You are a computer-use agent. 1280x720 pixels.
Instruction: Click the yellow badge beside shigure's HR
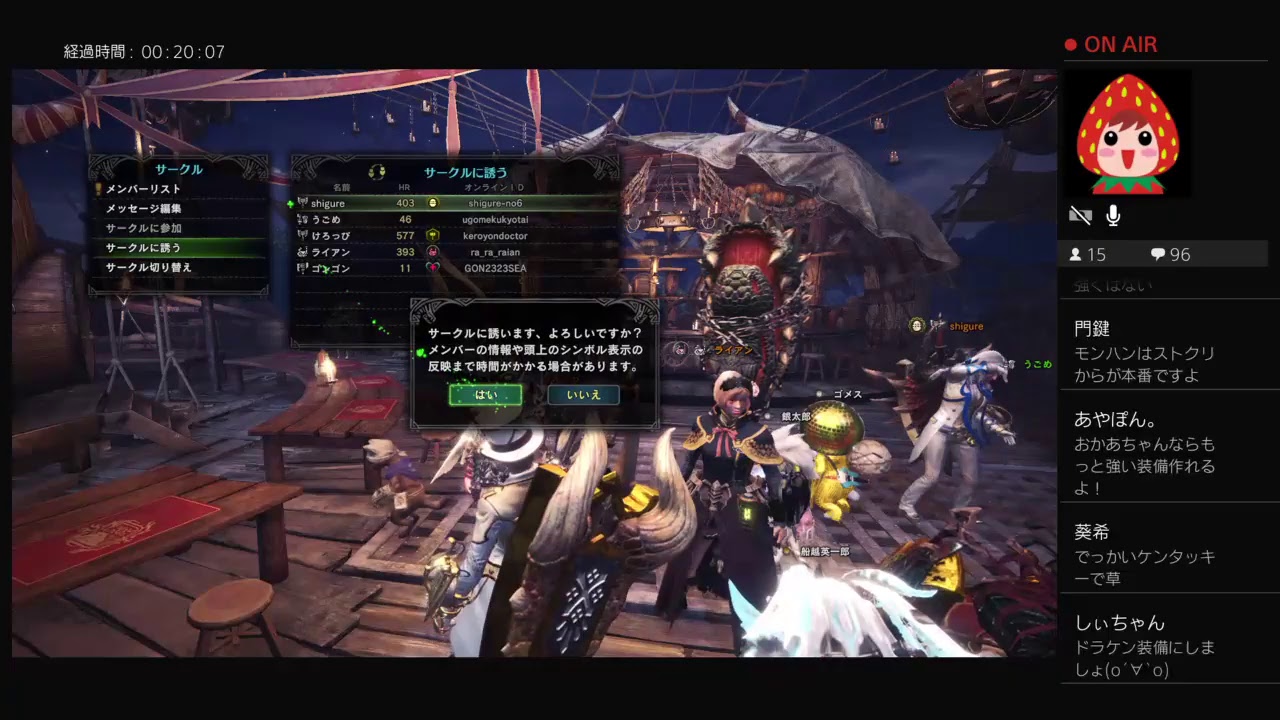pyautogui.click(x=434, y=203)
